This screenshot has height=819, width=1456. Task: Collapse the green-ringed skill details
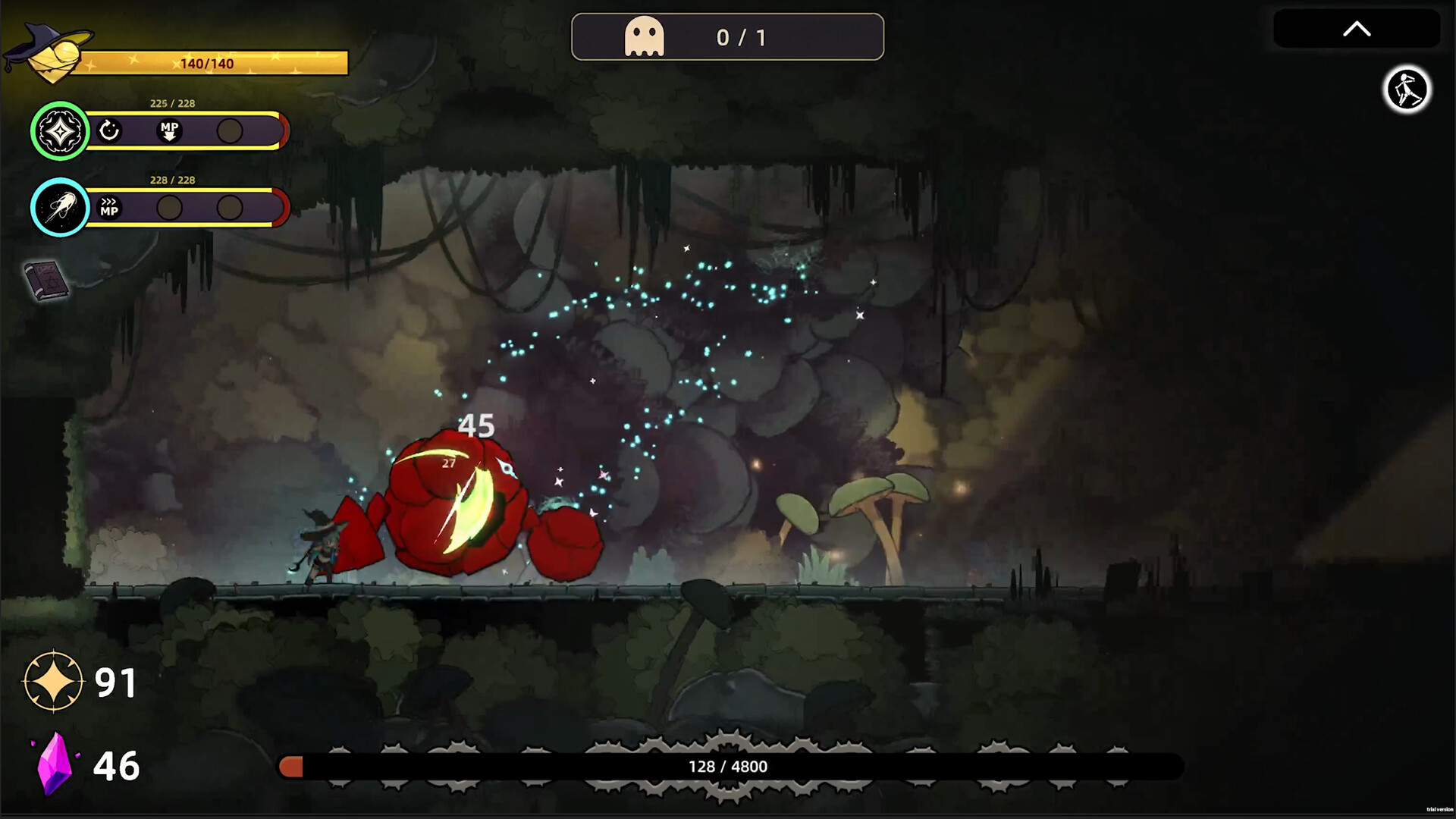click(60, 130)
